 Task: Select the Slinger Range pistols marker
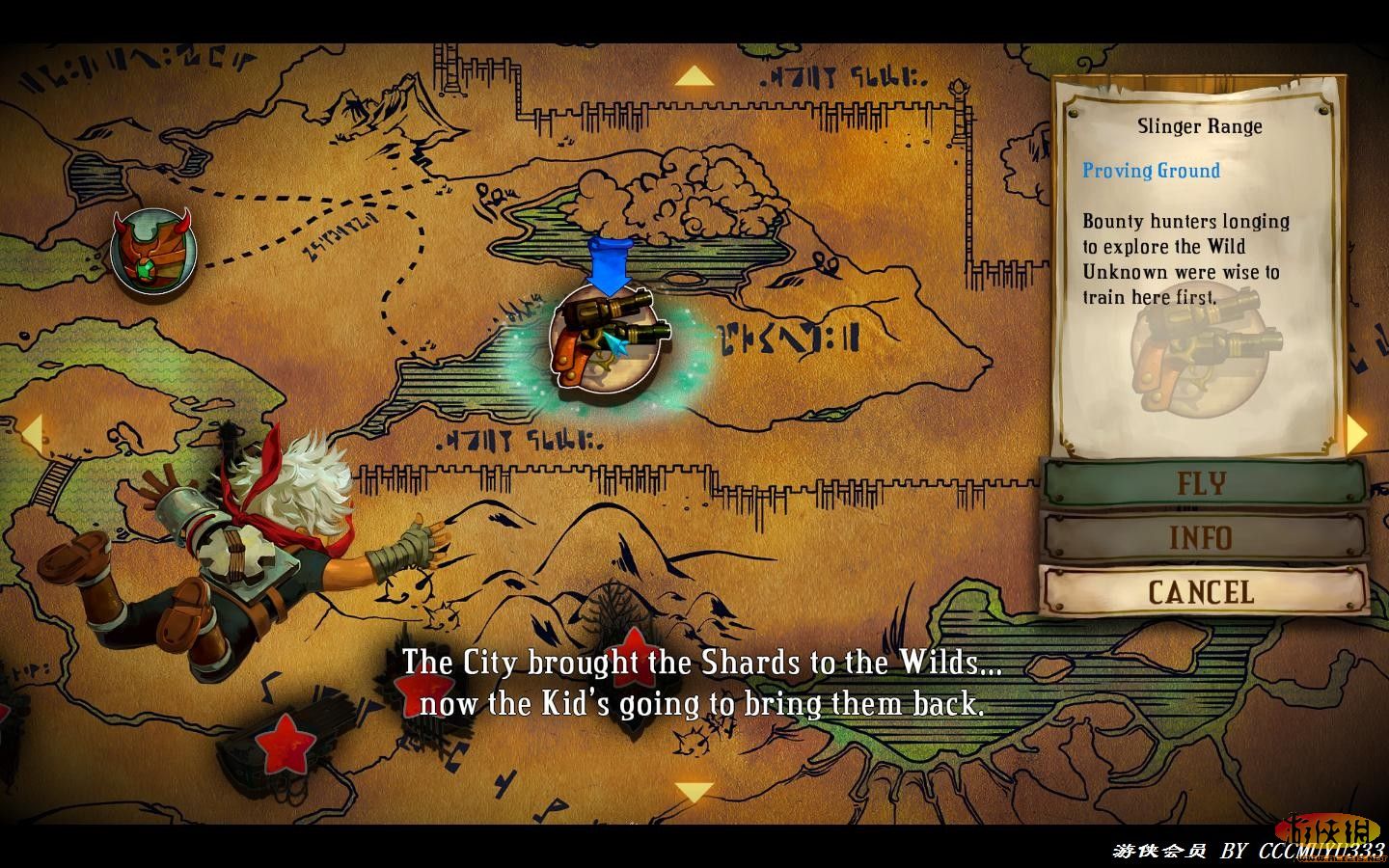tap(606, 337)
